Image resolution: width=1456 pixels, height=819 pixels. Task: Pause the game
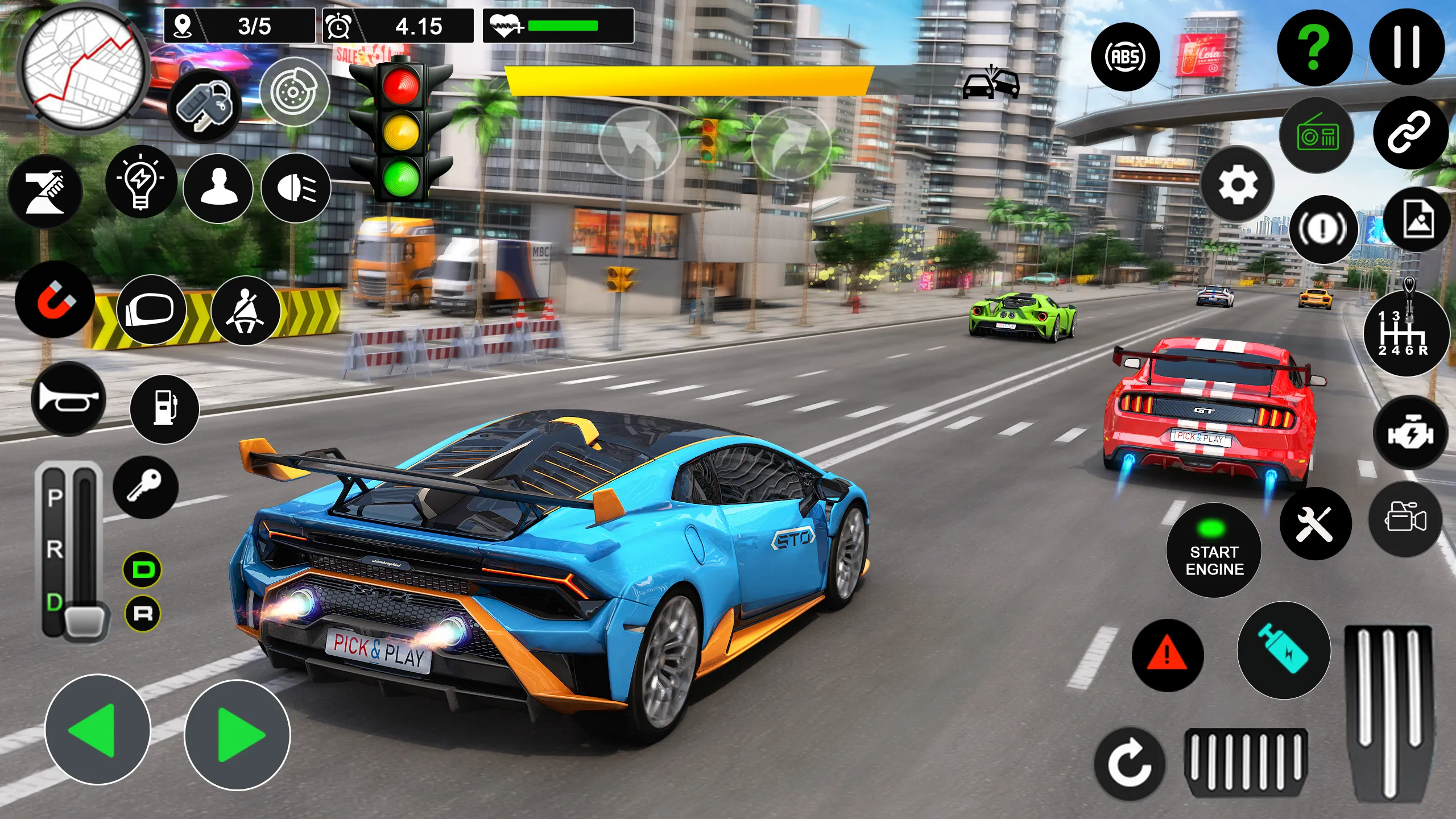point(1407,48)
